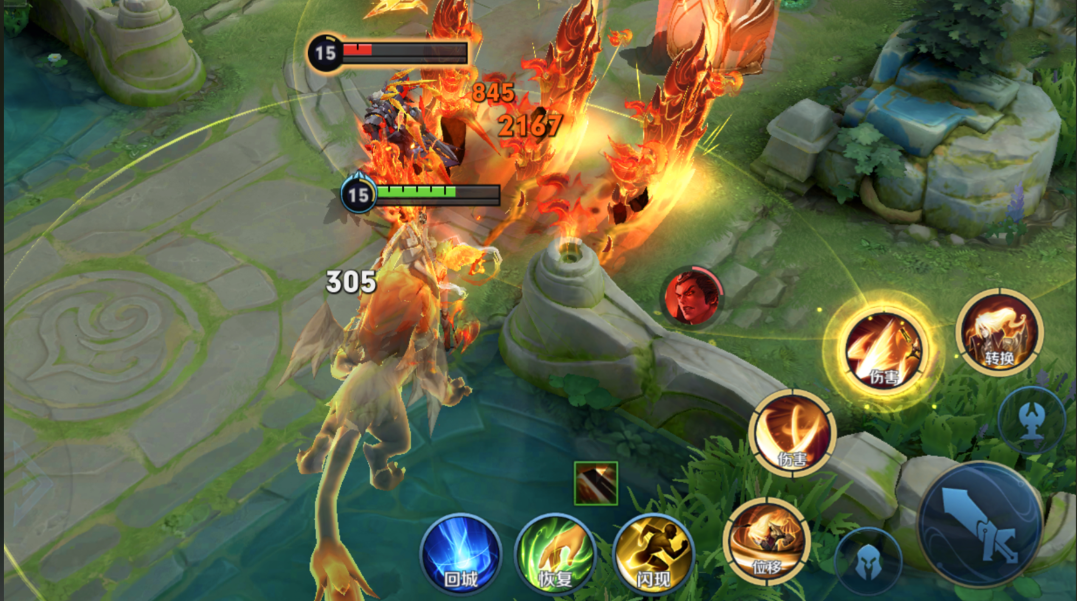Tap the large sword basic attack button

click(x=981, y=524)
